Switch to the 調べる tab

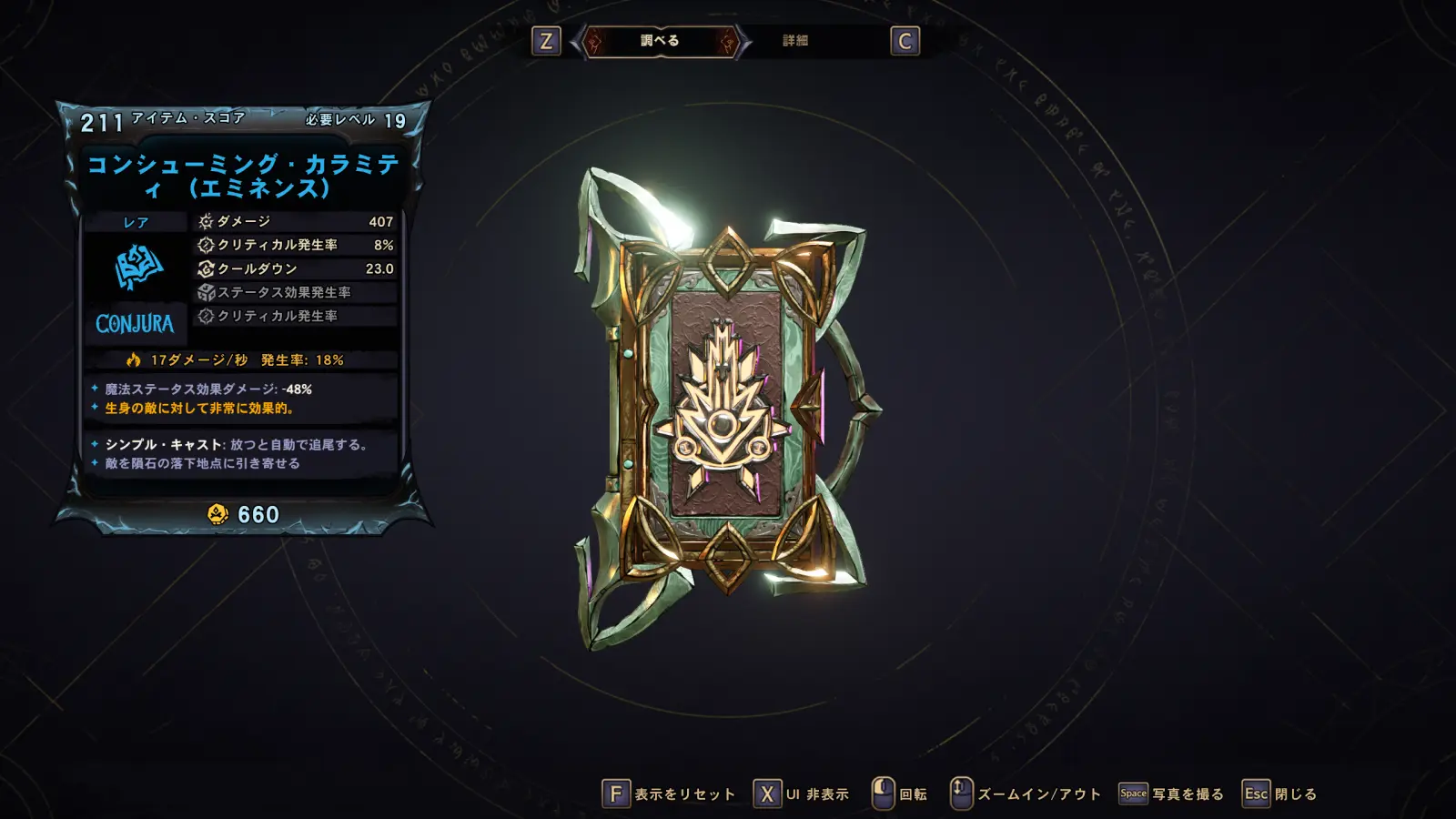pos(660,41)
